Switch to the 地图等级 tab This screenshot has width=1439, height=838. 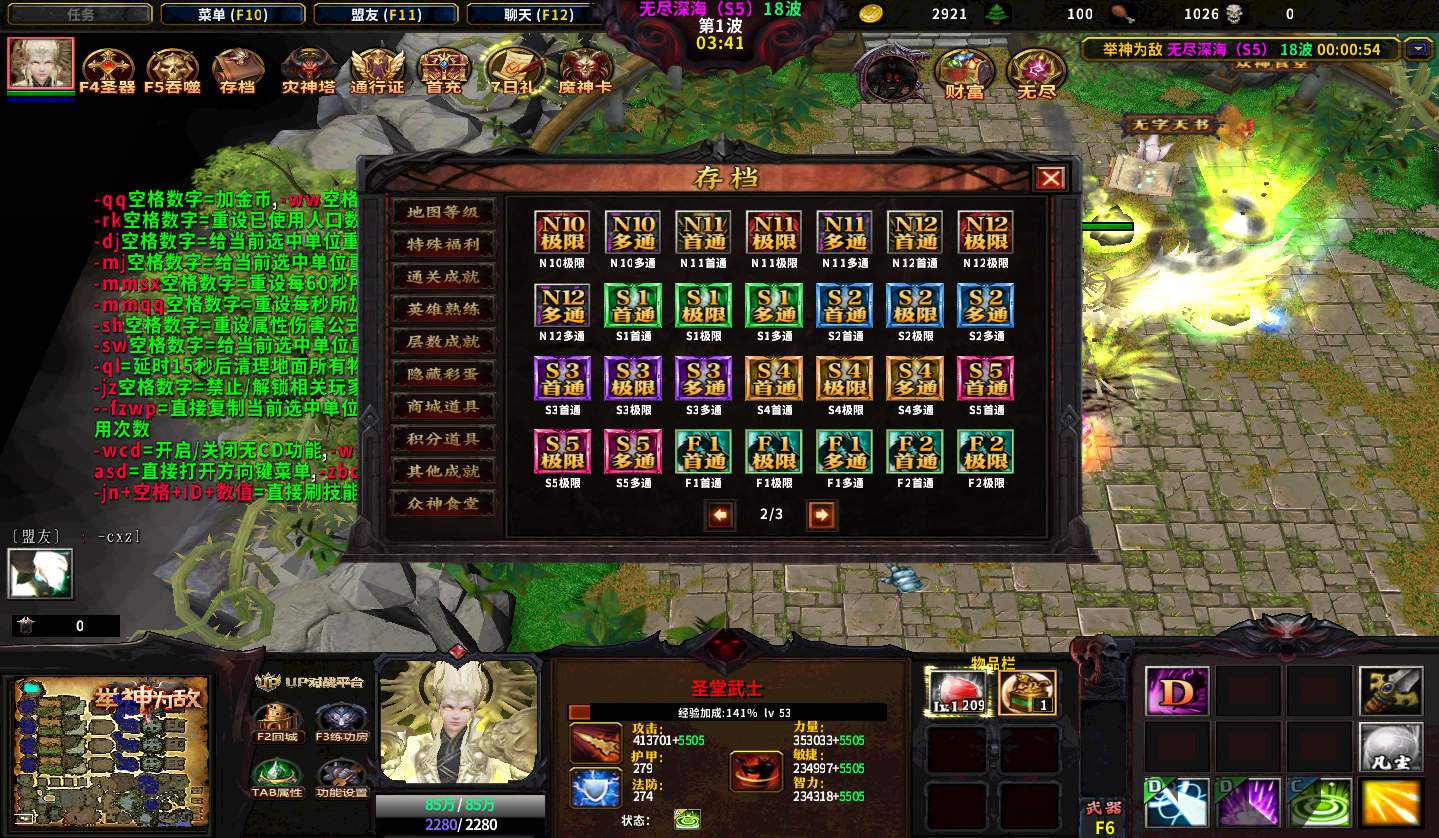(x=442, y=212)
